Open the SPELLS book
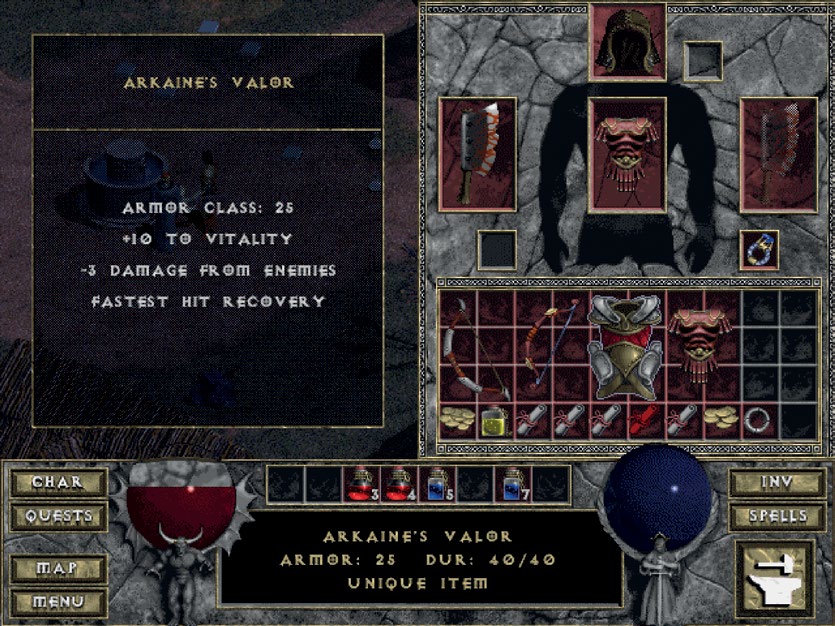Image resolution: width=835 pixels, height=626 pixels. [x=775, y=516]
